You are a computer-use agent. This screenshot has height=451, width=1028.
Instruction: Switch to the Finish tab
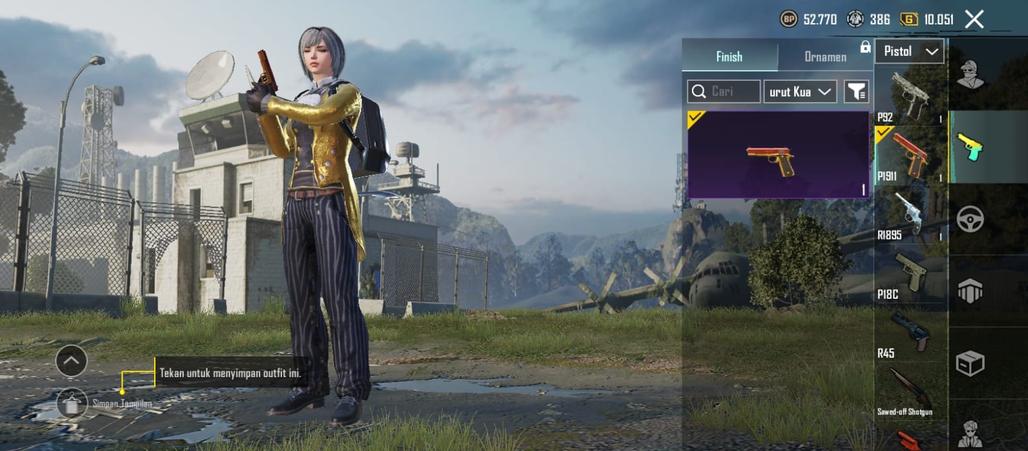(x=729, y=56)
